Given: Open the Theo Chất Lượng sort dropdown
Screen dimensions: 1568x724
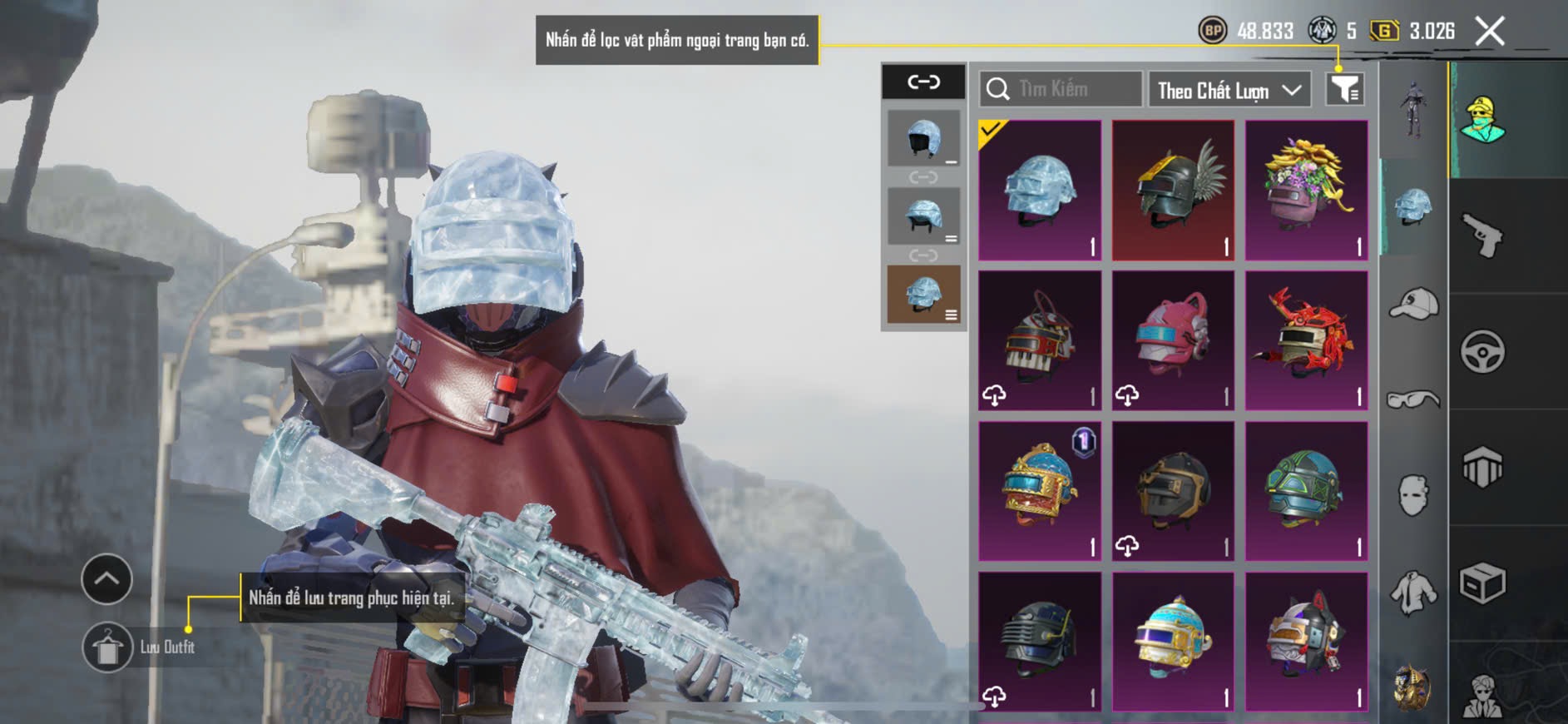Looking at the screenshot, I should (1229, 90).
